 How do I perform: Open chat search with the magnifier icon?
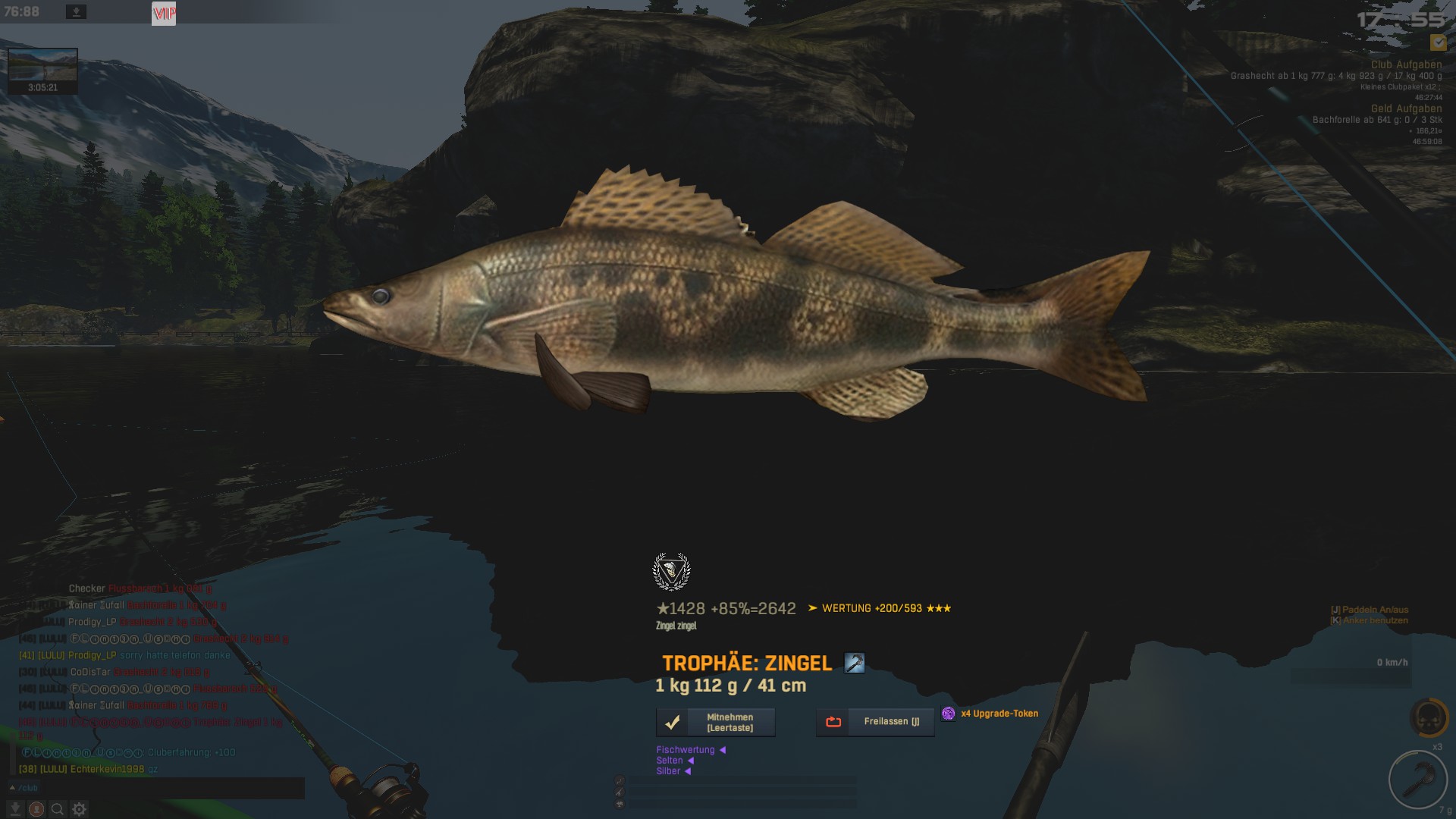pos(58,809)
